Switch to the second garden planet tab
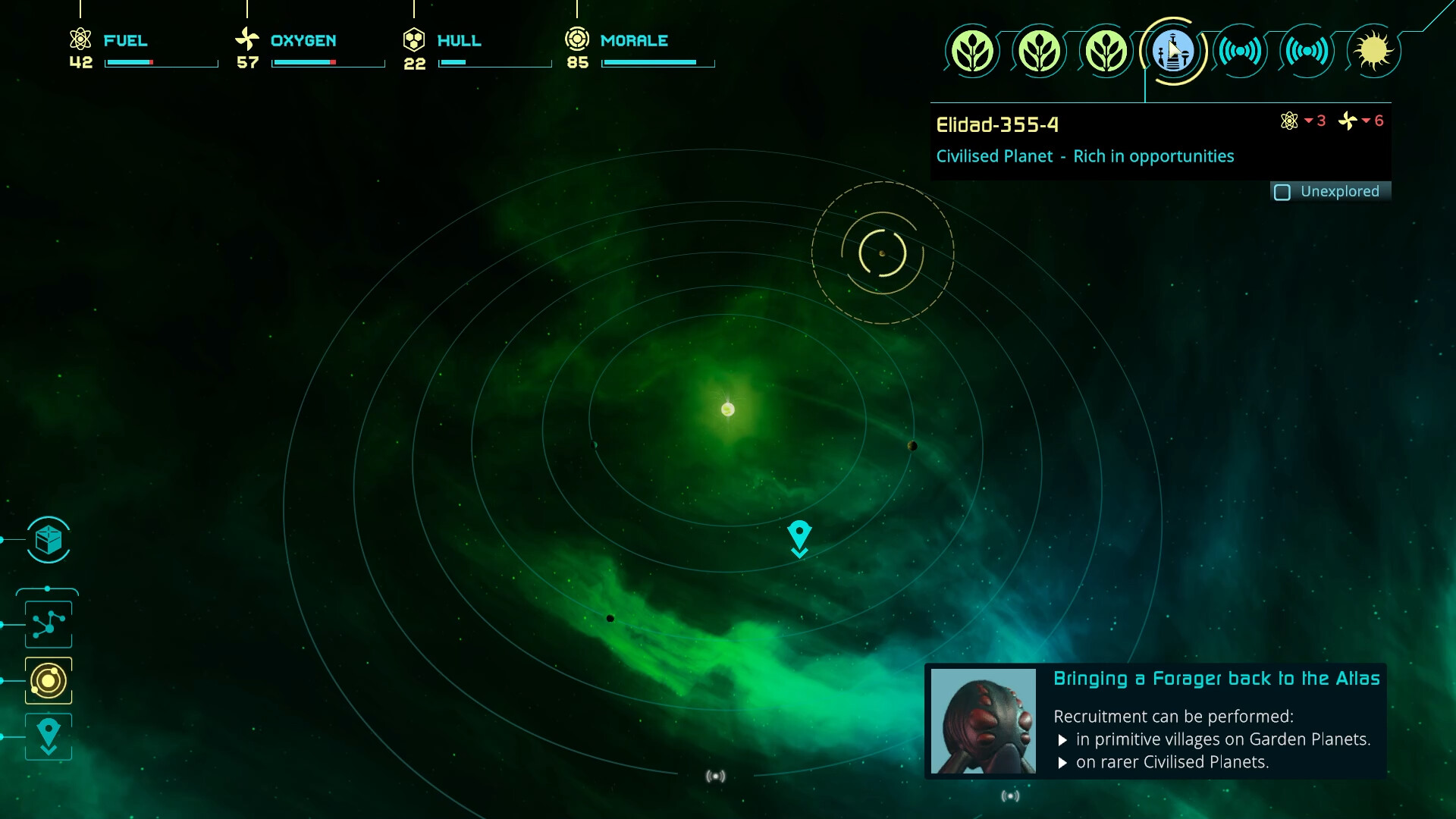Screen dimensions: 1456x819 tap(1040, 51)
